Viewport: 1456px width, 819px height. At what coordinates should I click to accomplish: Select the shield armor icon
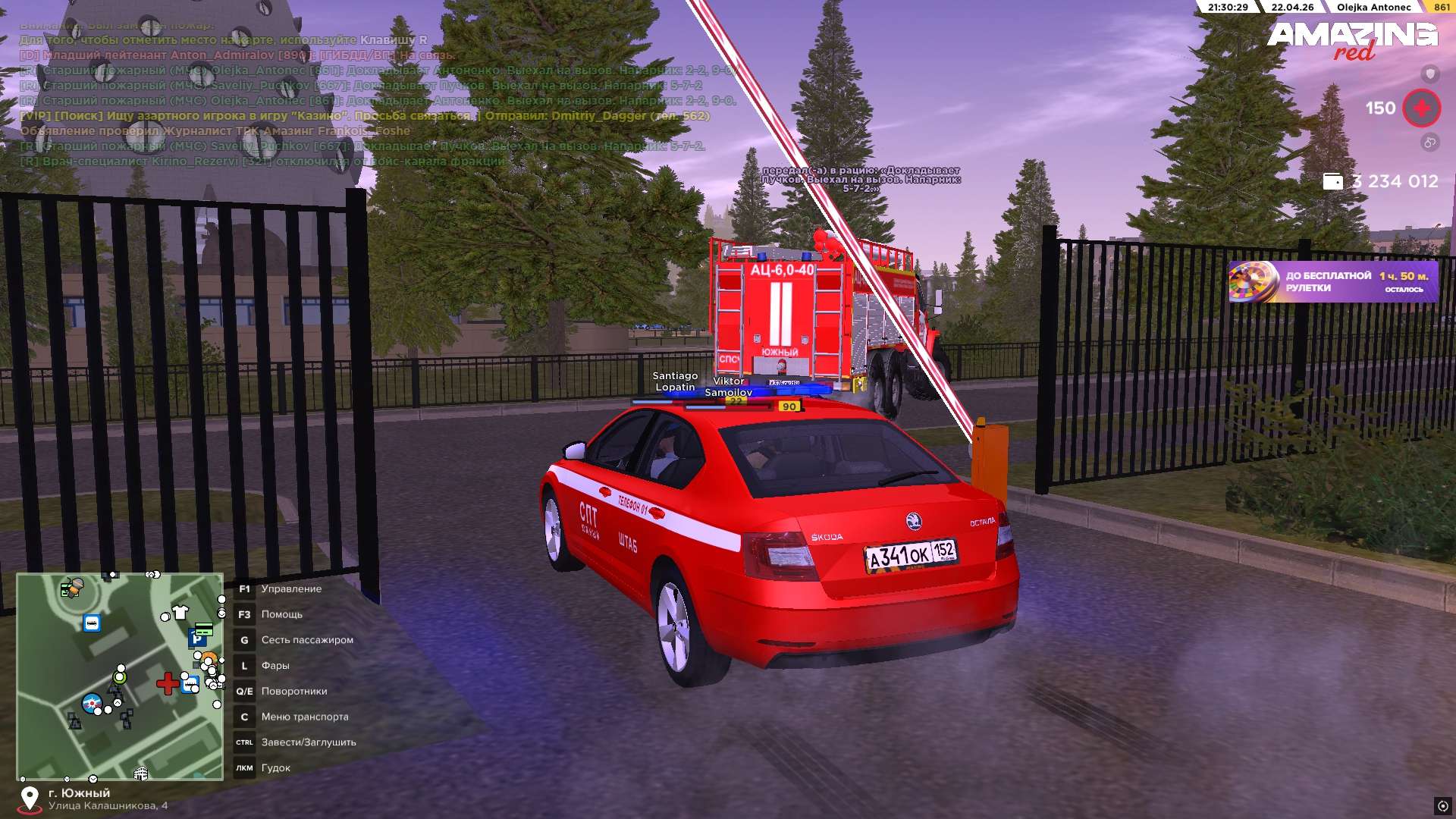point(1429,74)
